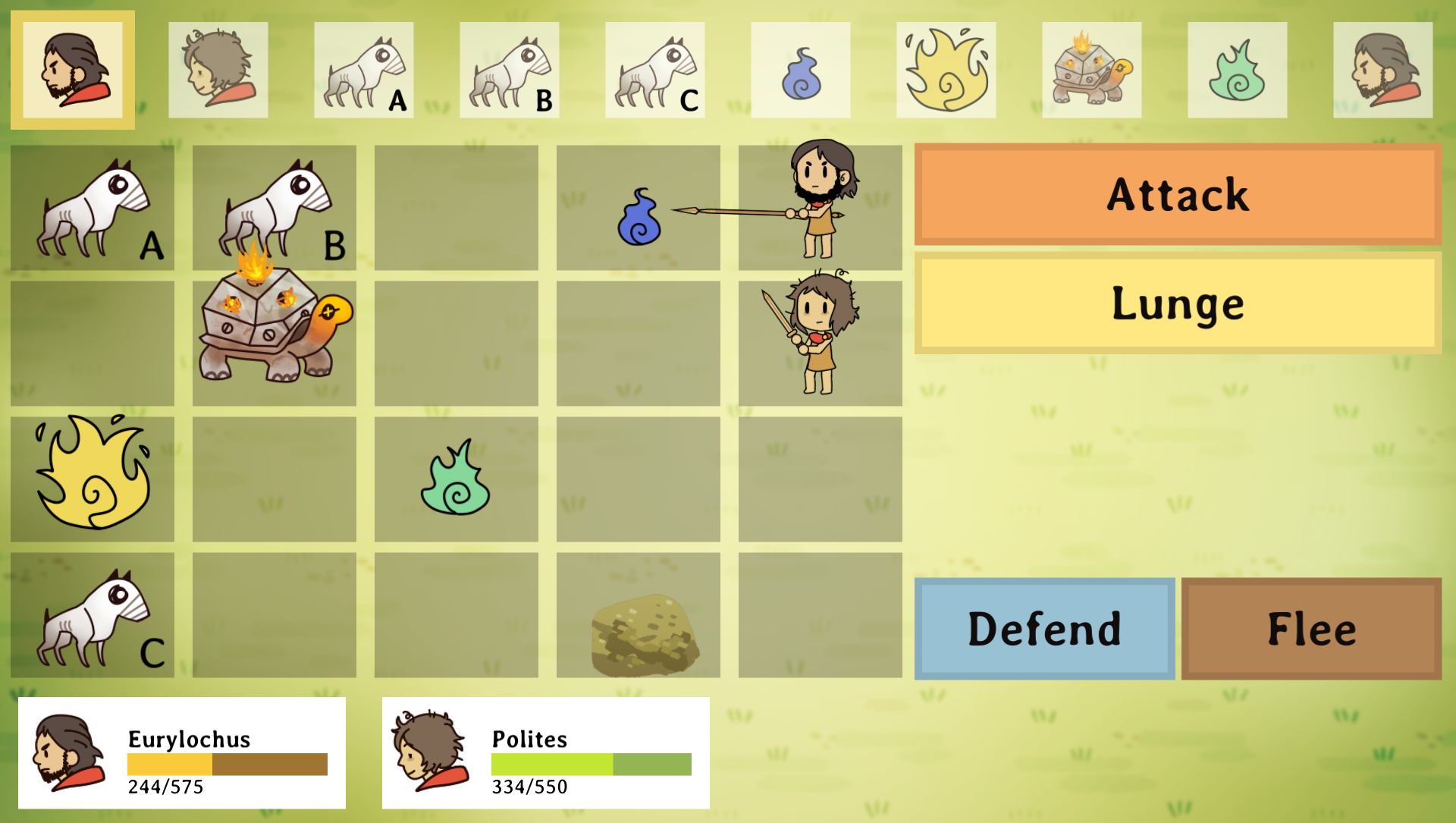This screenshot has width=1456, height=823.
Task: Click Polites' green health bar
Action: (x=591, y=762)
